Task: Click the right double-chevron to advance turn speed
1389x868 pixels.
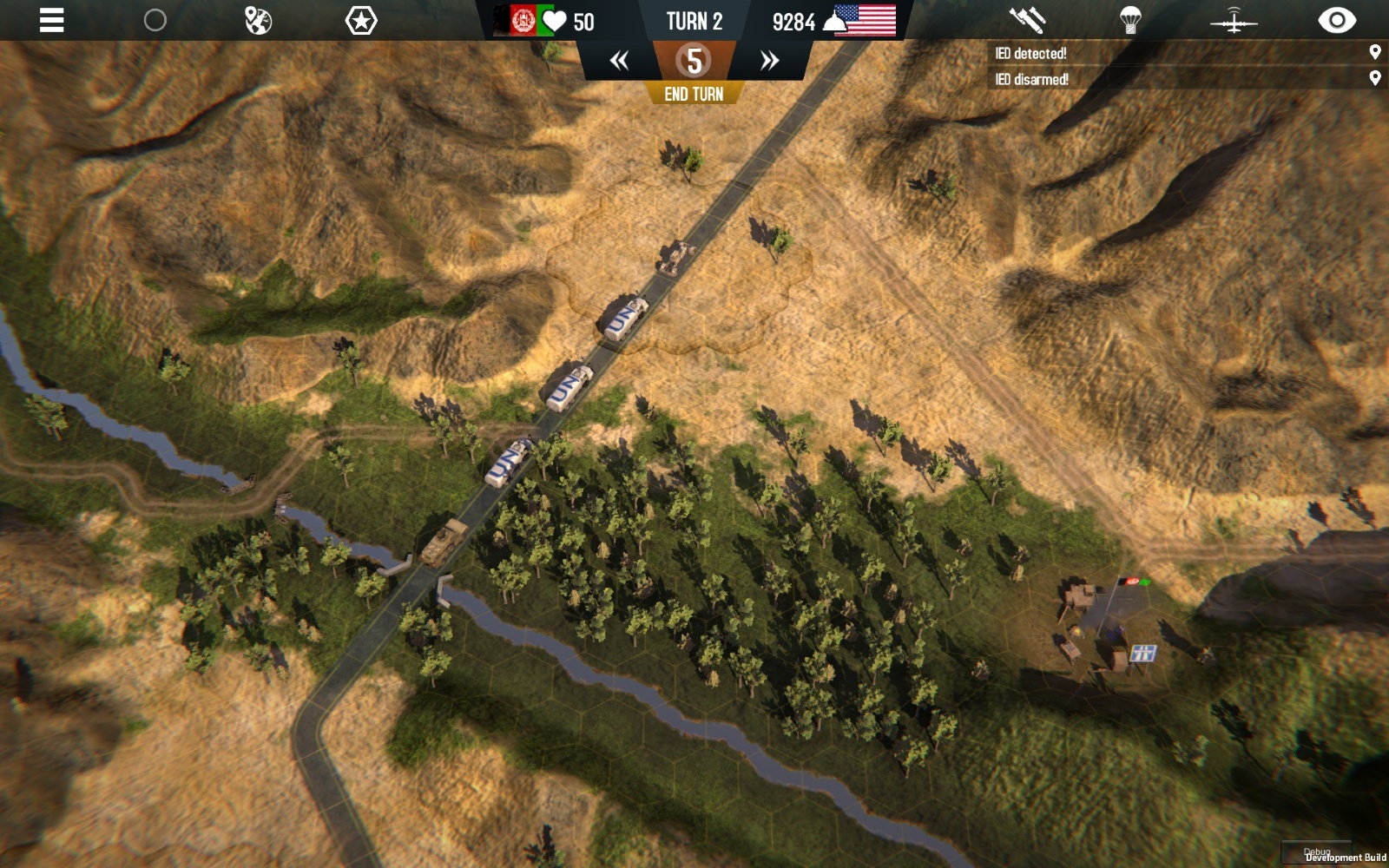Action: [x=767, y=60]
